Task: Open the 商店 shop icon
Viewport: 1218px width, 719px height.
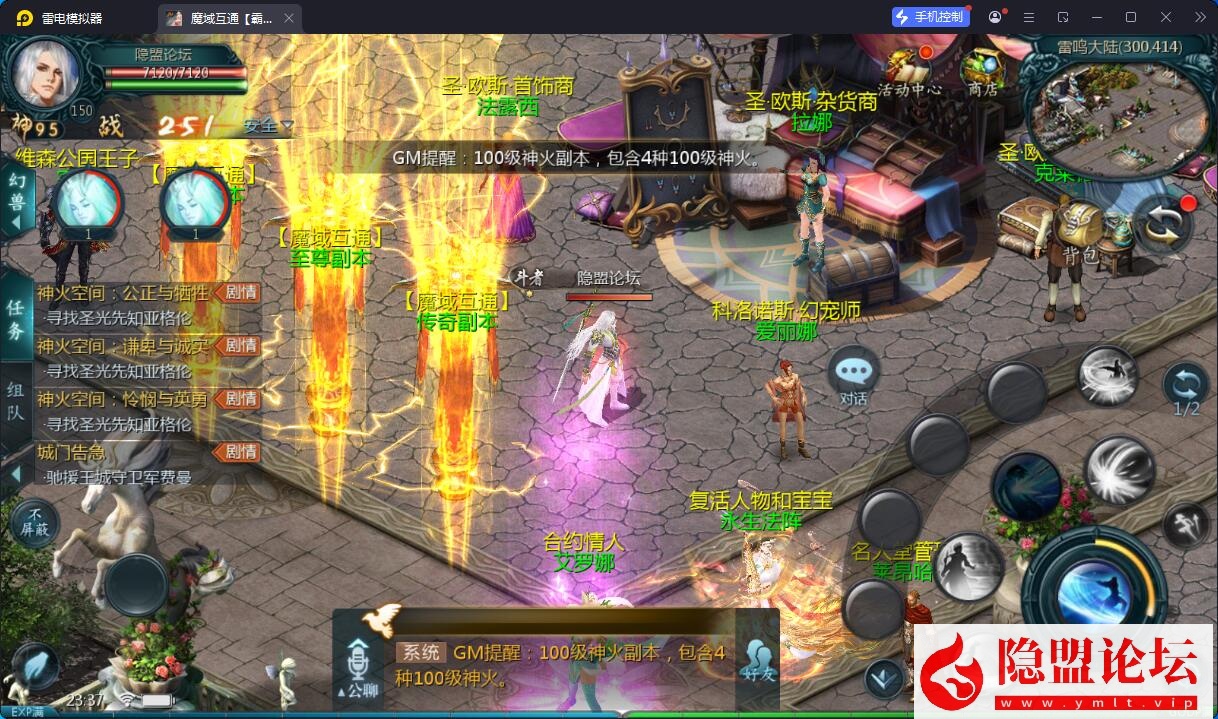Action: click(x=982, y=70)
